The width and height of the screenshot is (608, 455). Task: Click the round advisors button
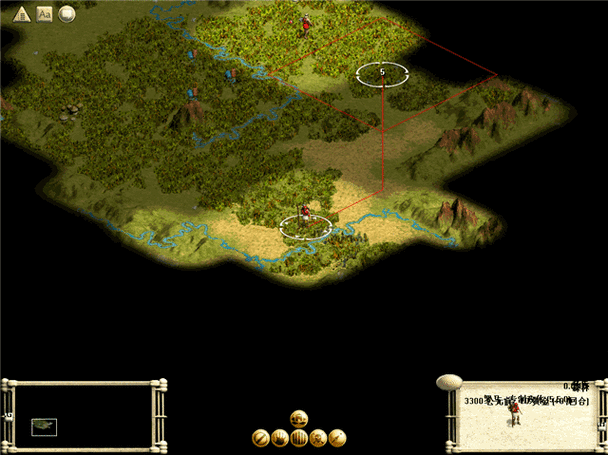point(67,14)
